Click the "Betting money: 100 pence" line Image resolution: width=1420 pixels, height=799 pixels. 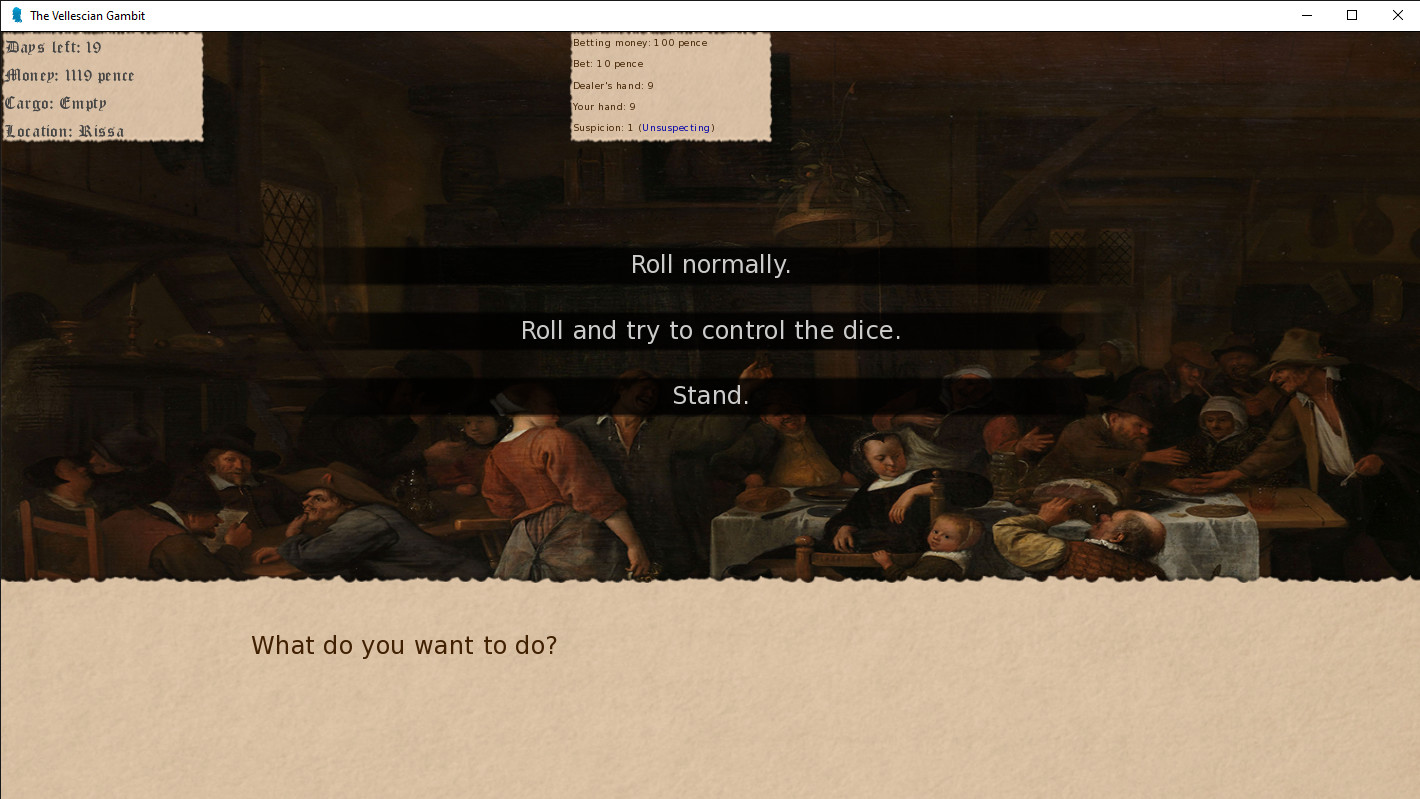(640, 42)
